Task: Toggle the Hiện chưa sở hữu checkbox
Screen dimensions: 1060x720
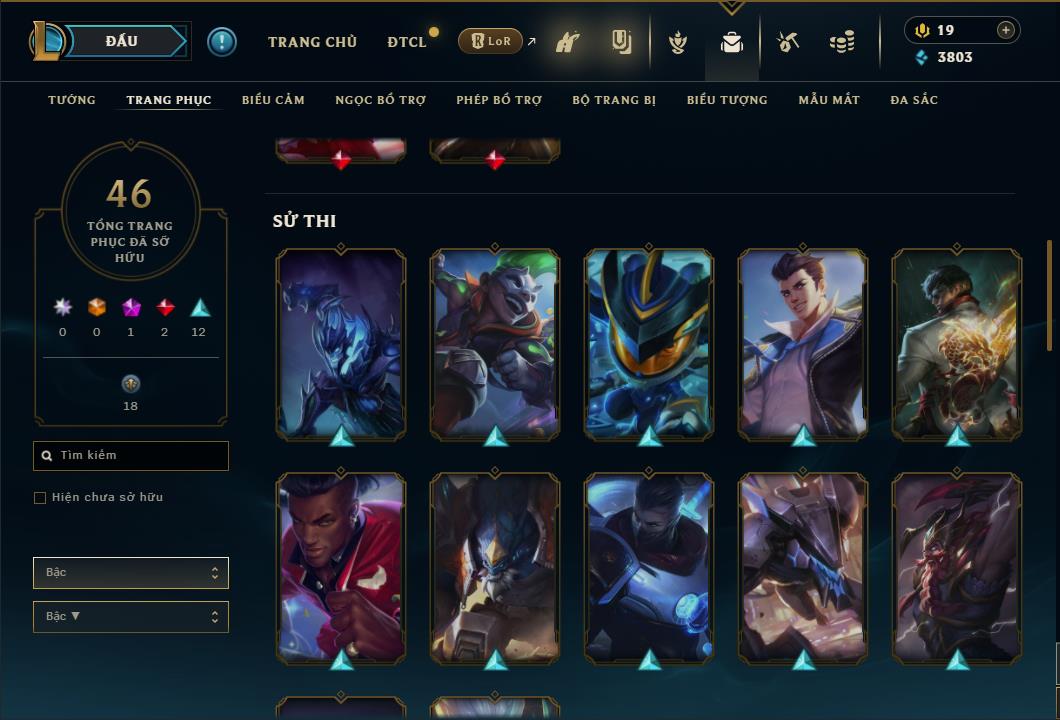Action: (40, 498)
